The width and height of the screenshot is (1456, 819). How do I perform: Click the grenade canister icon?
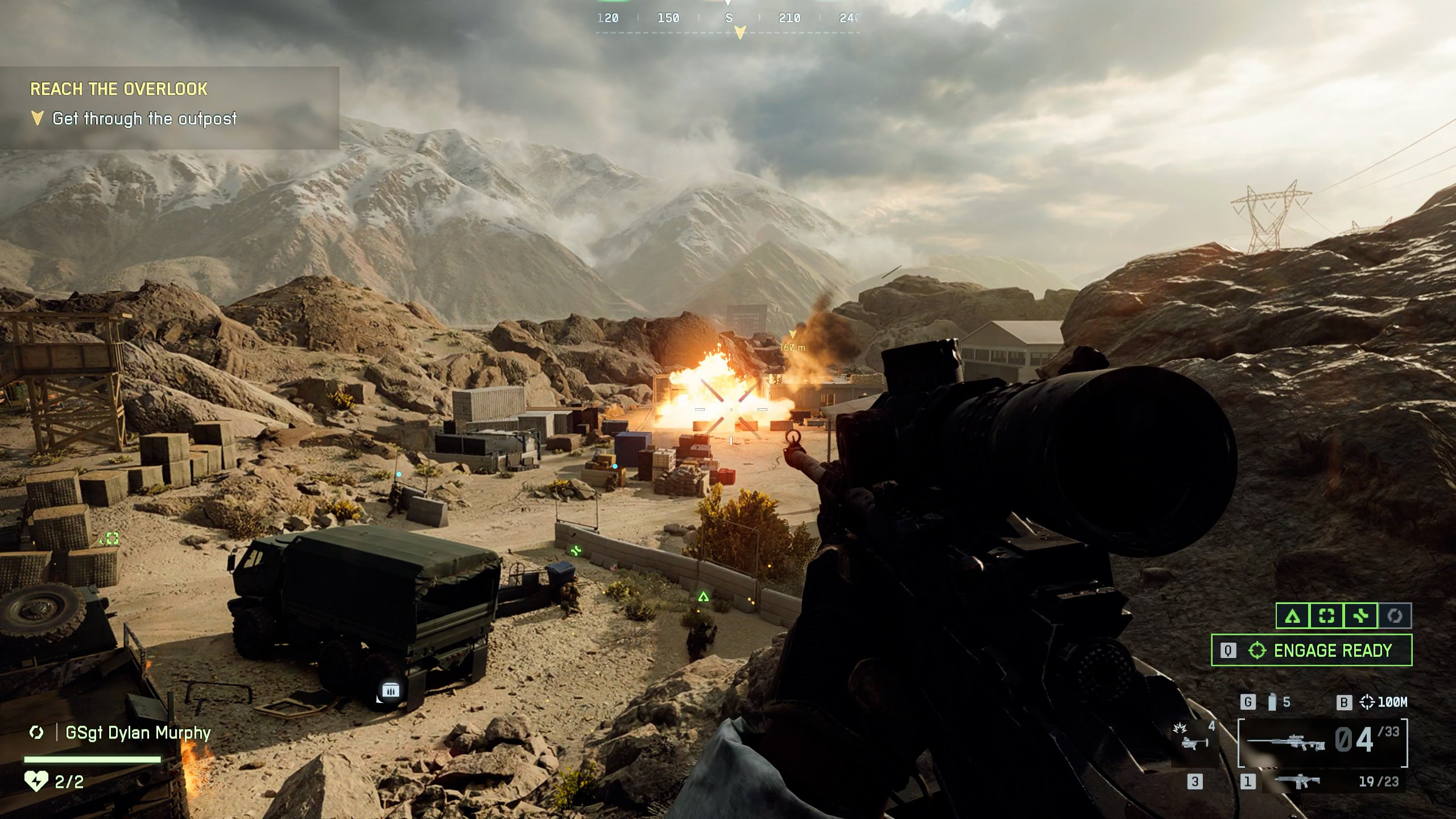point(1272,702)
